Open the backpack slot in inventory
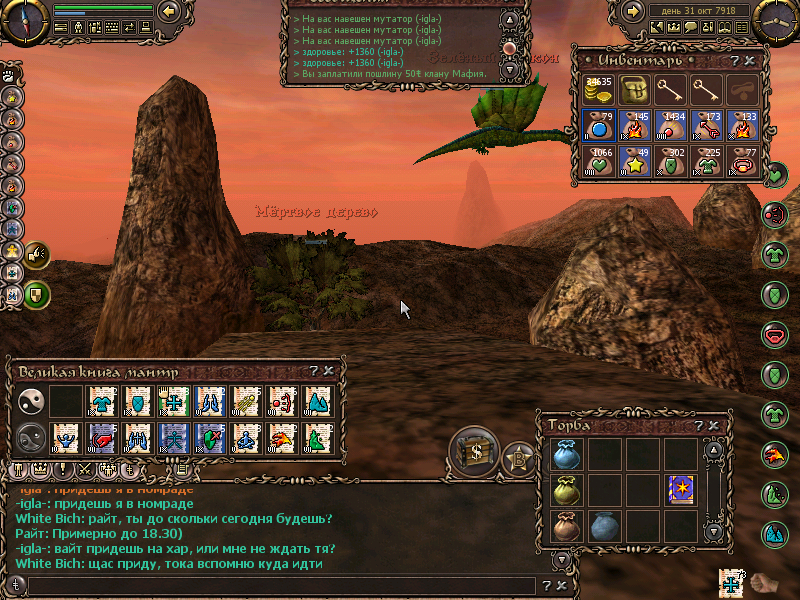This screenshot has width=800, height=600. pyautogui.click(x=634, y=90)
